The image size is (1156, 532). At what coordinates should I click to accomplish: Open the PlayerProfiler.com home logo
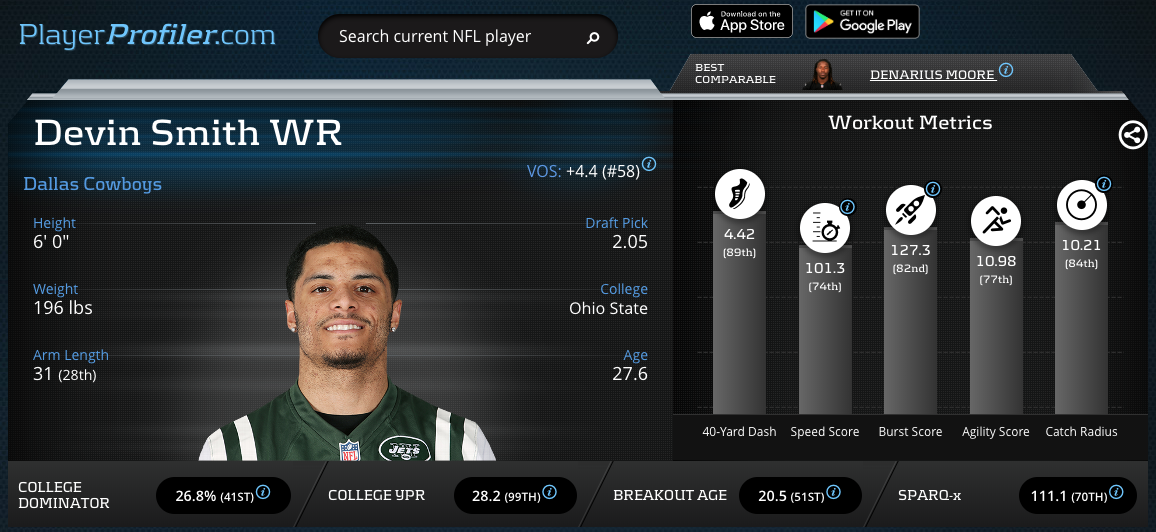(x=147, y=36)
